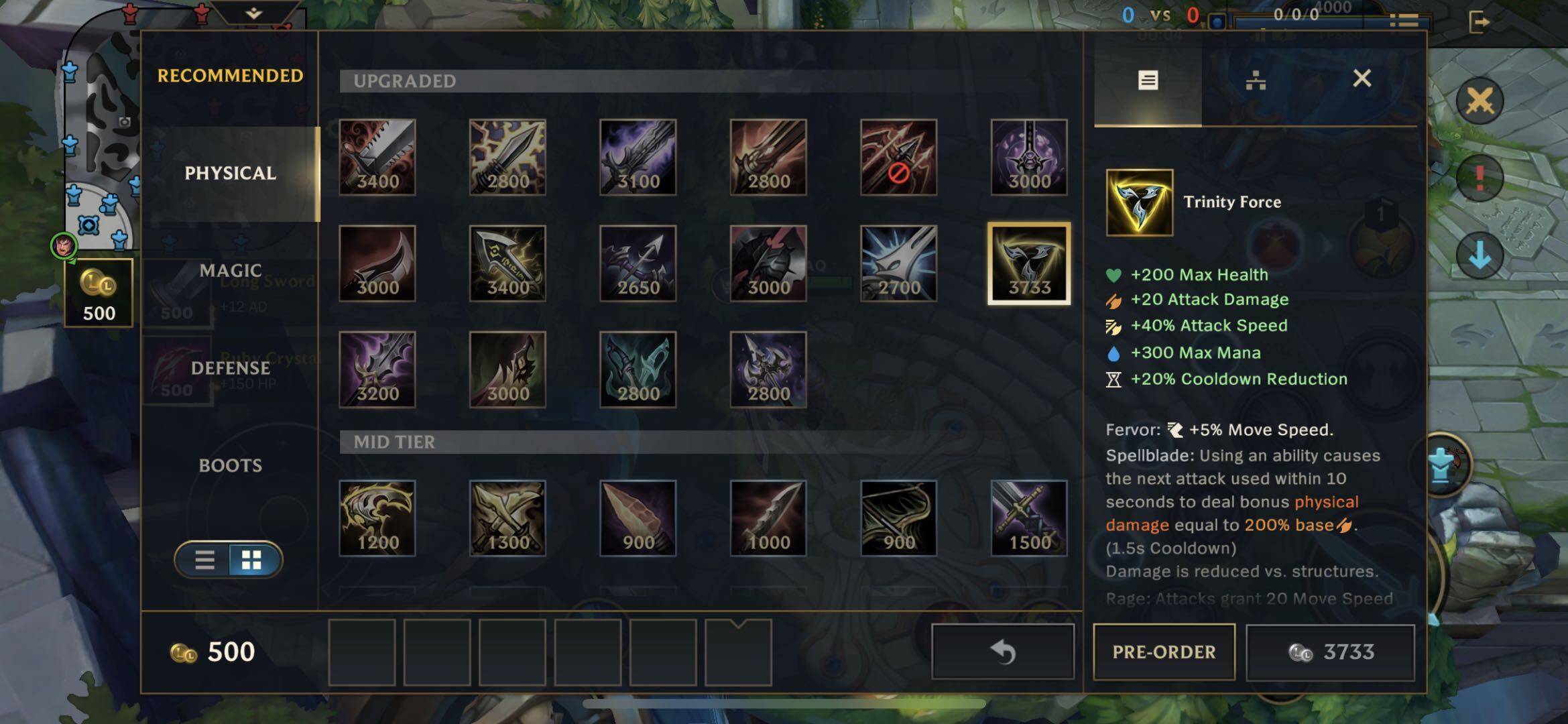Select the Physical items category

[230, 174]
